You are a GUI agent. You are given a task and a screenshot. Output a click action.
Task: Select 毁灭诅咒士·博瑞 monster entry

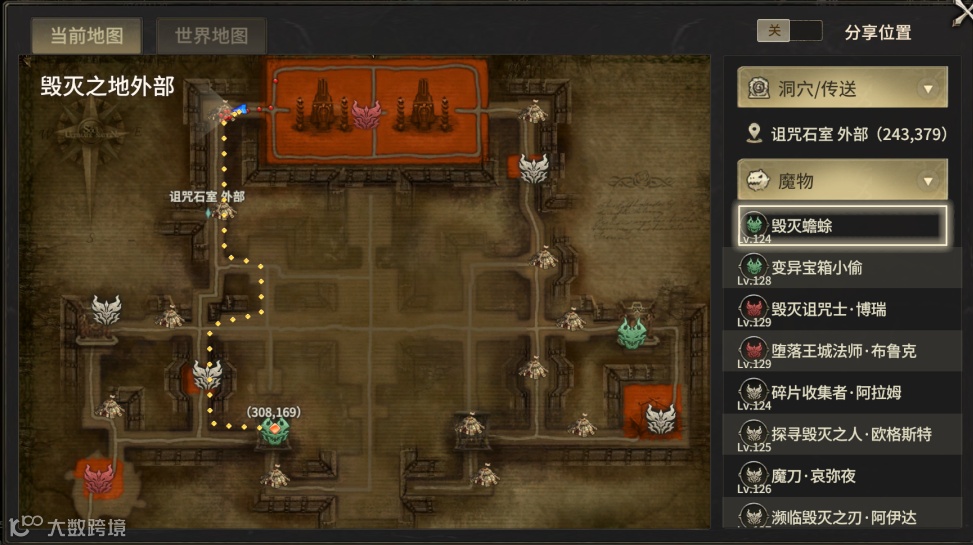pos(841,310)
